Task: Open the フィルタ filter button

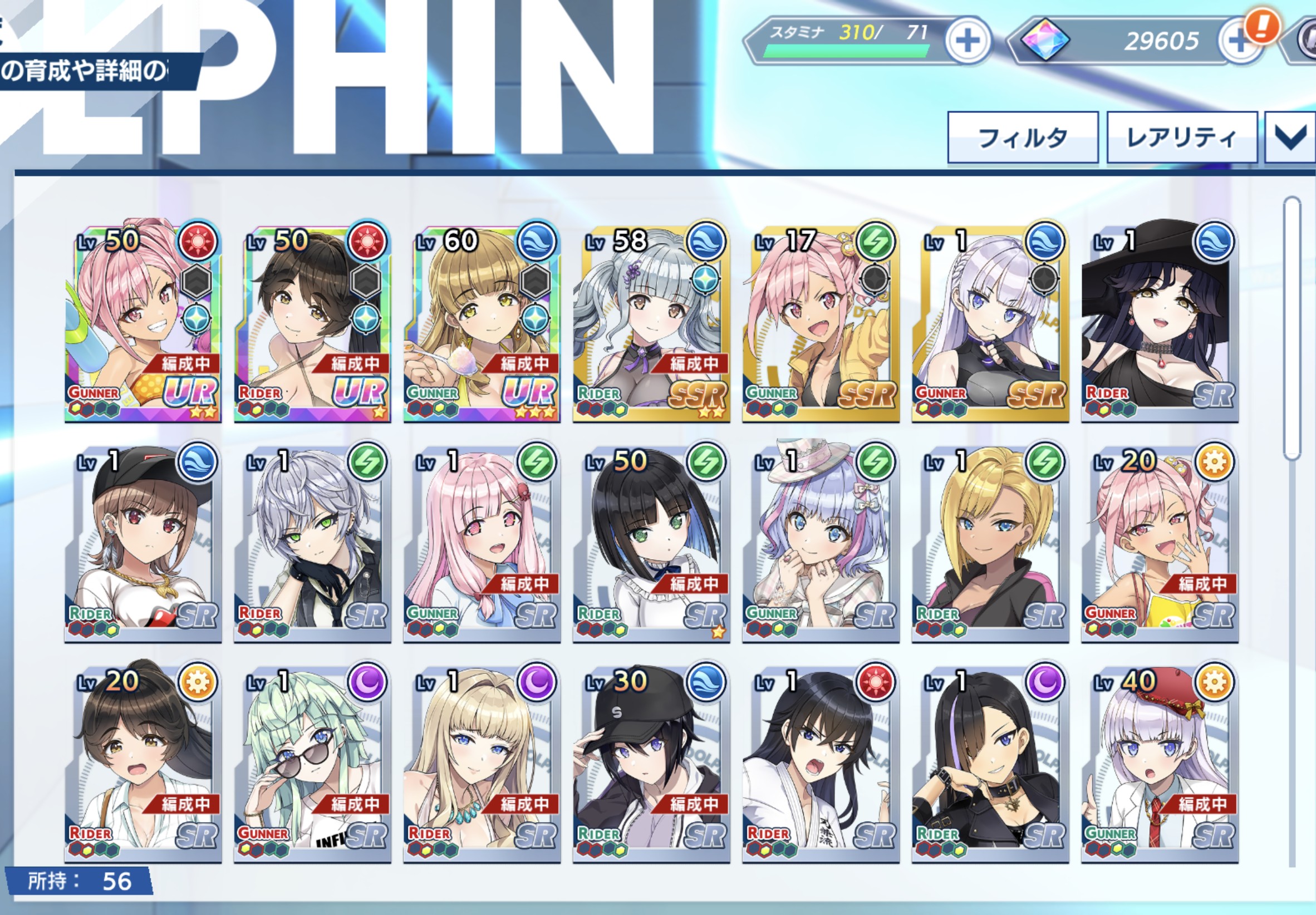Action: coord(1023,137)
